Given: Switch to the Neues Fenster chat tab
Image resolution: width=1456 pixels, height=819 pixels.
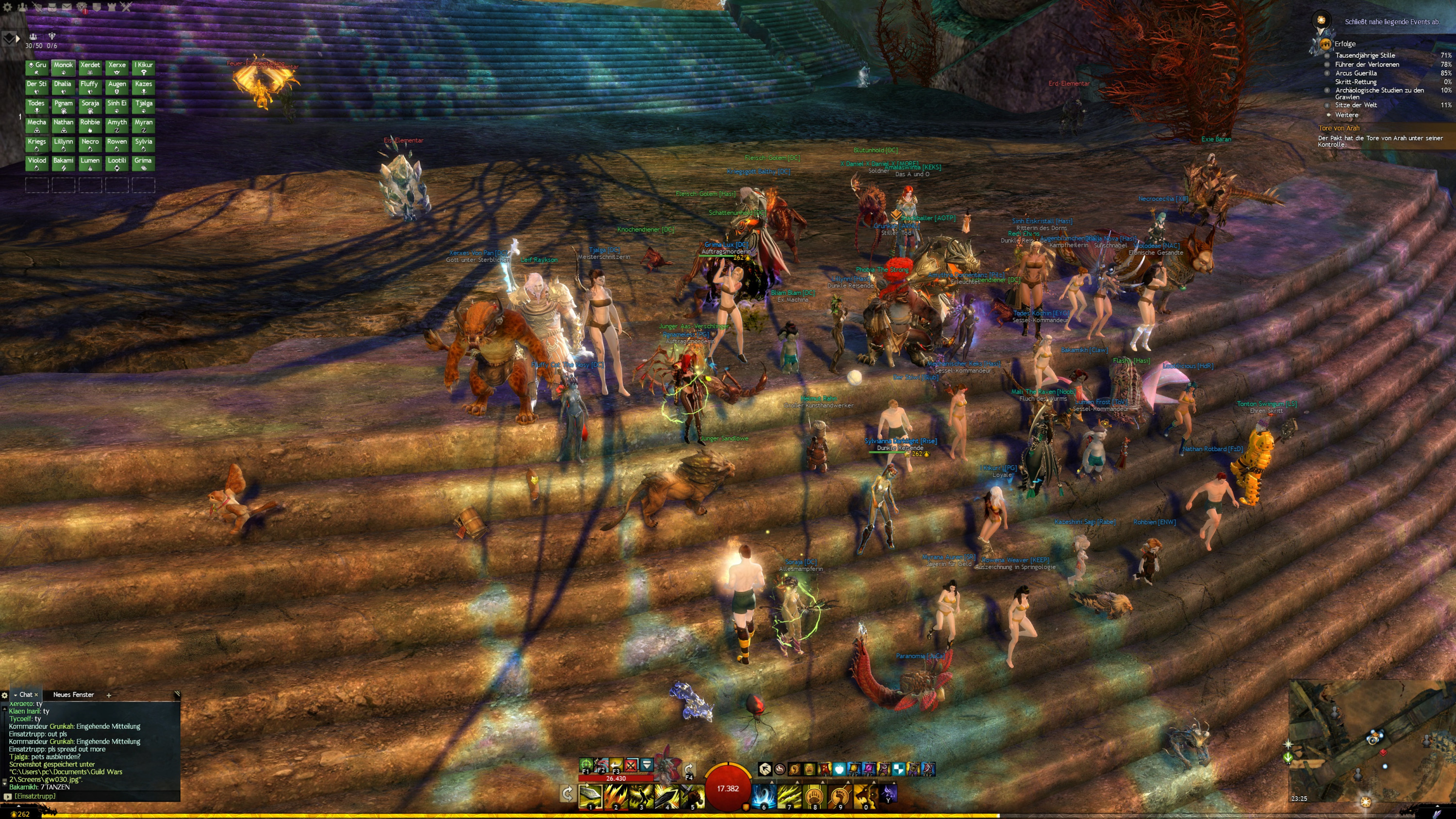Looking at the screenshot, I should click(73, 695).
